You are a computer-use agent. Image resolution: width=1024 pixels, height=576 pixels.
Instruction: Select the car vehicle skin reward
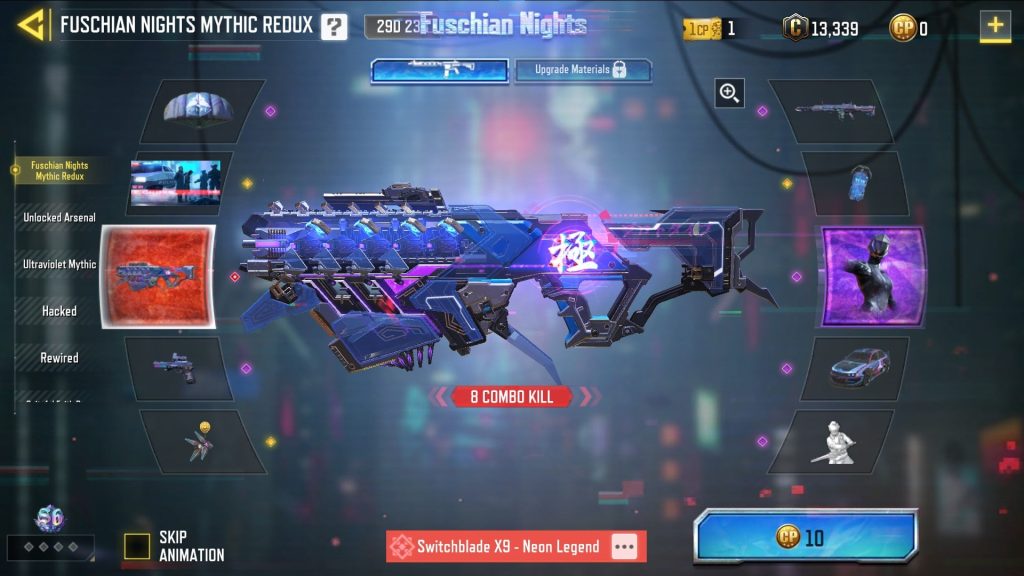pyautogui.click(x=855, y=368)
